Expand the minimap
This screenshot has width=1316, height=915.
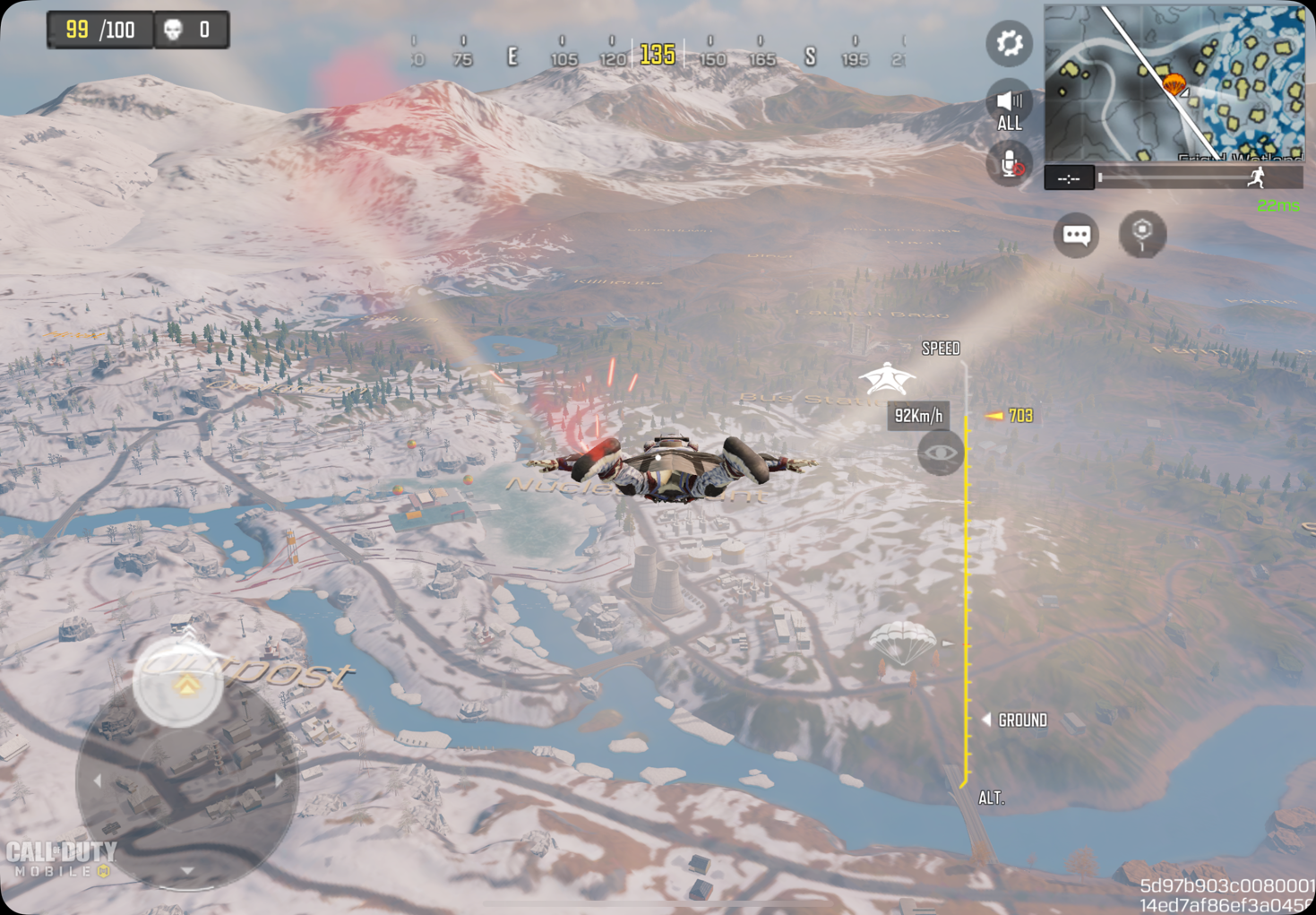(1174, 84)
